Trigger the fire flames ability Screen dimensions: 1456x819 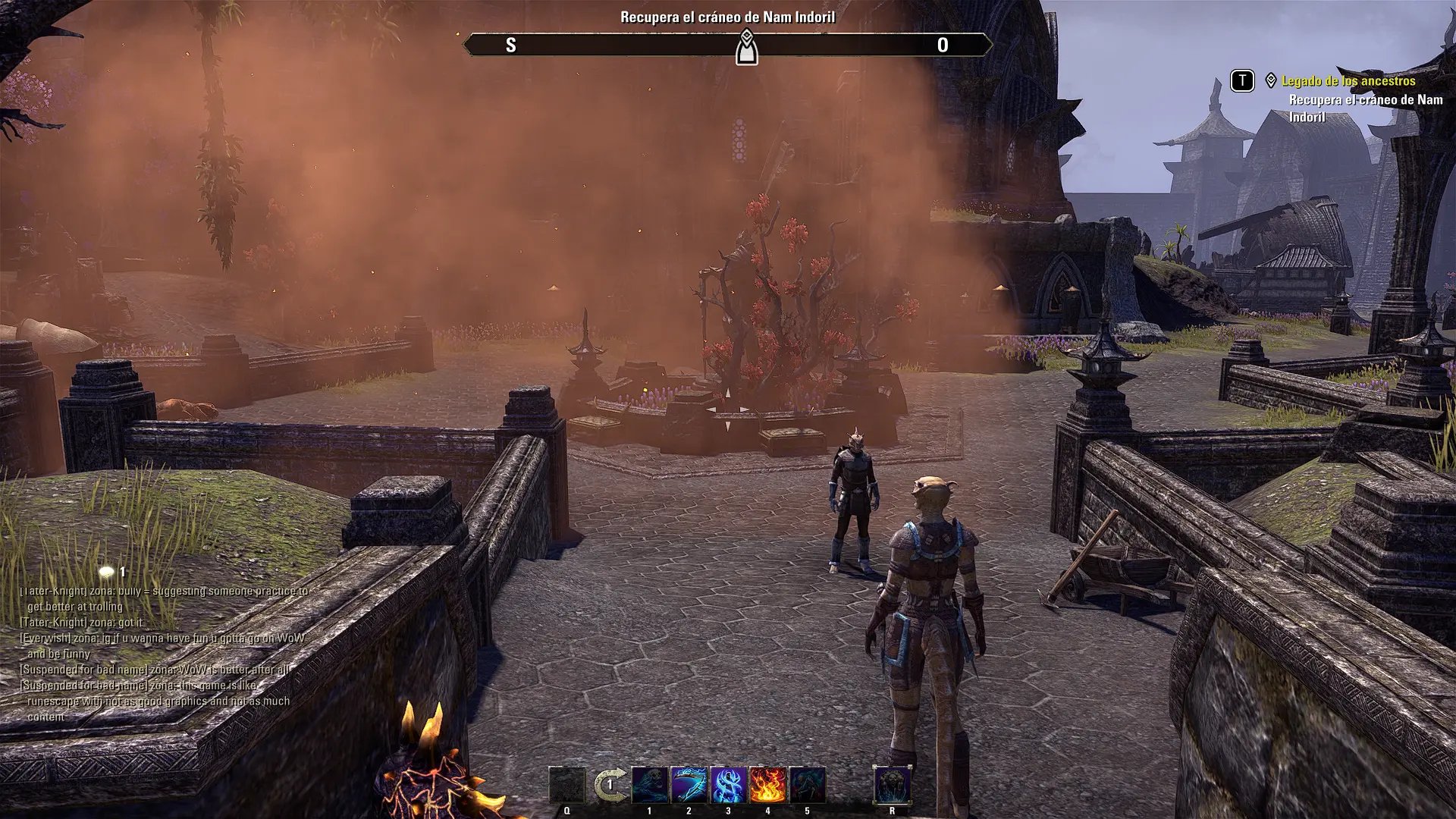[767, 785]
